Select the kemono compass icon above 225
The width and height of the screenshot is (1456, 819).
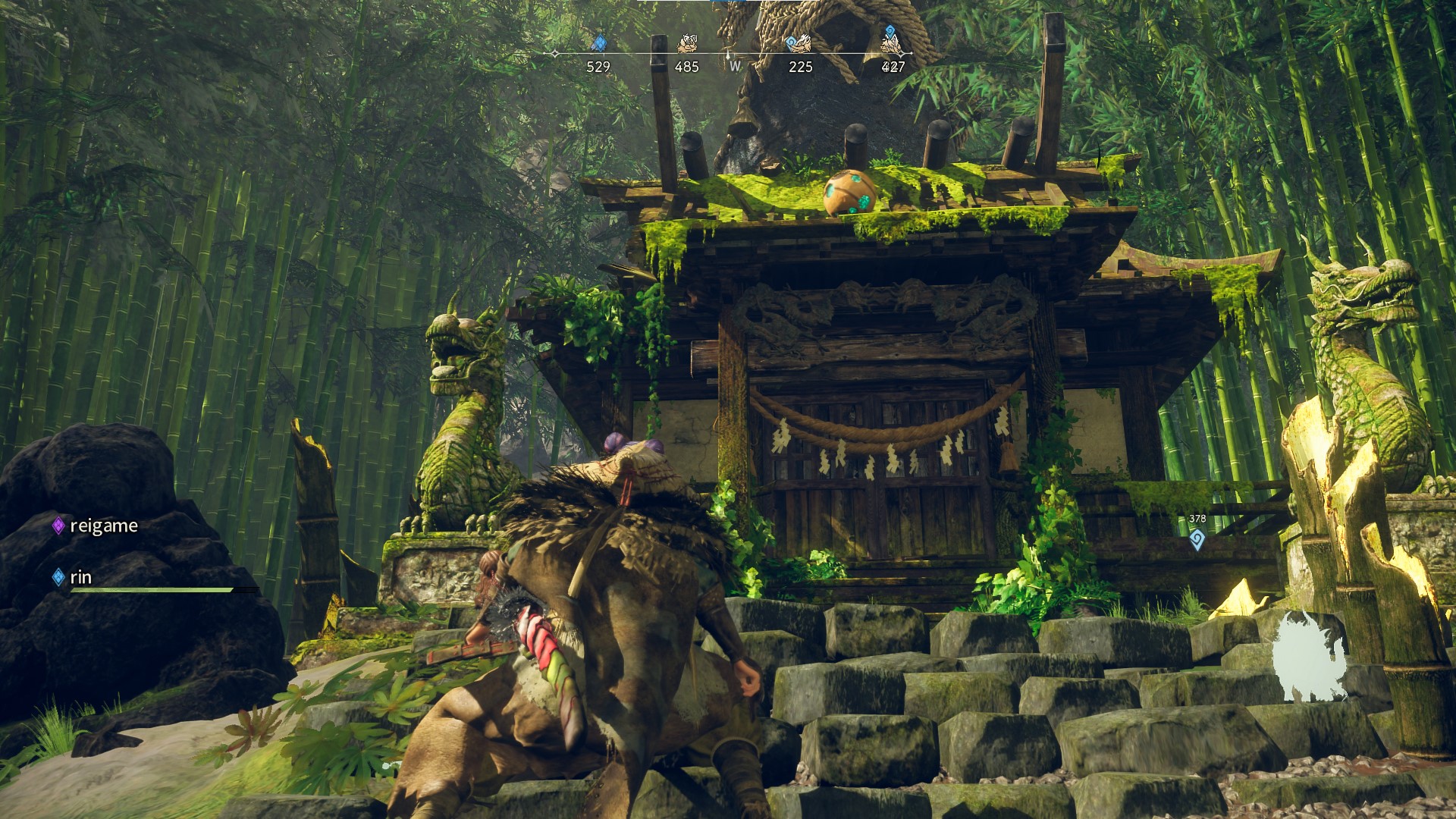(801, 43)
